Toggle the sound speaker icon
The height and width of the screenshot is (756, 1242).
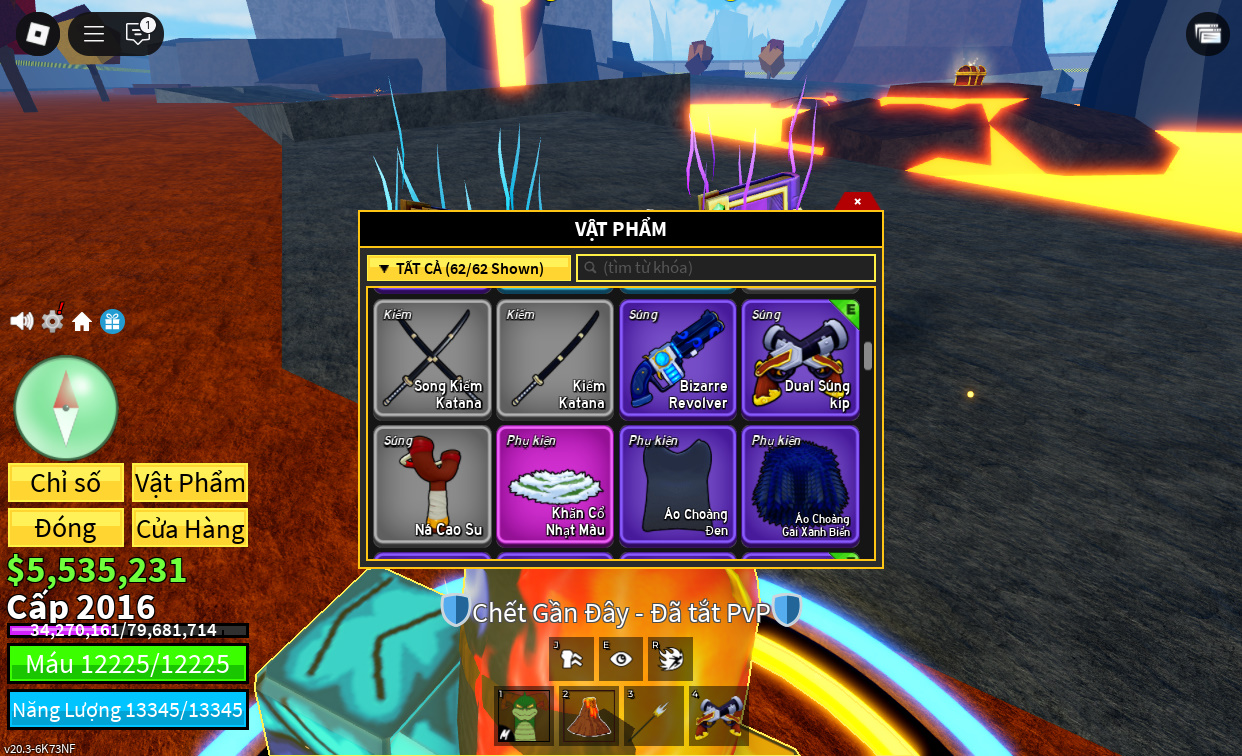coord(21,321)
